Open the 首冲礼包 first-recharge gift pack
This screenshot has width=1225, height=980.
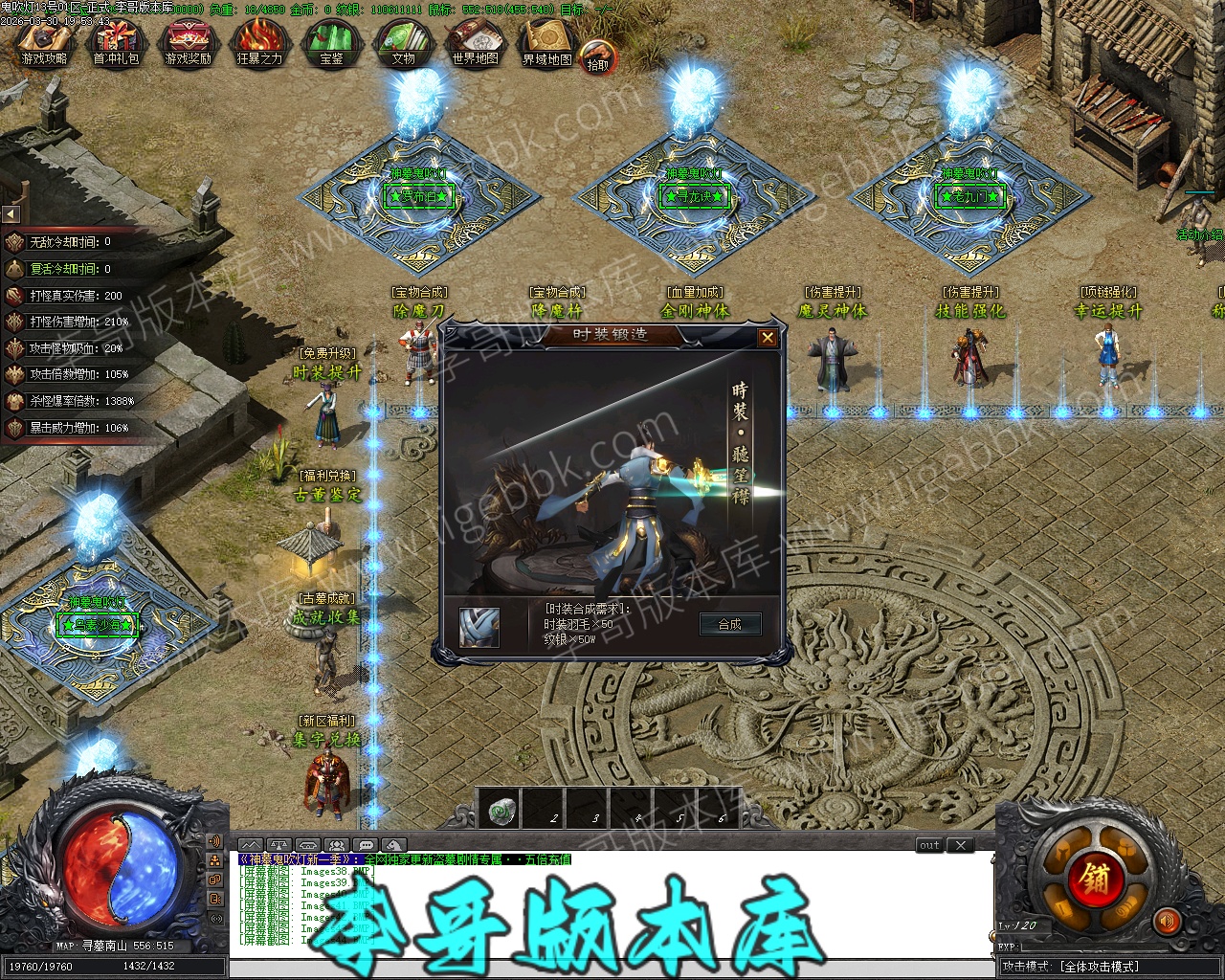click(116, 42)
